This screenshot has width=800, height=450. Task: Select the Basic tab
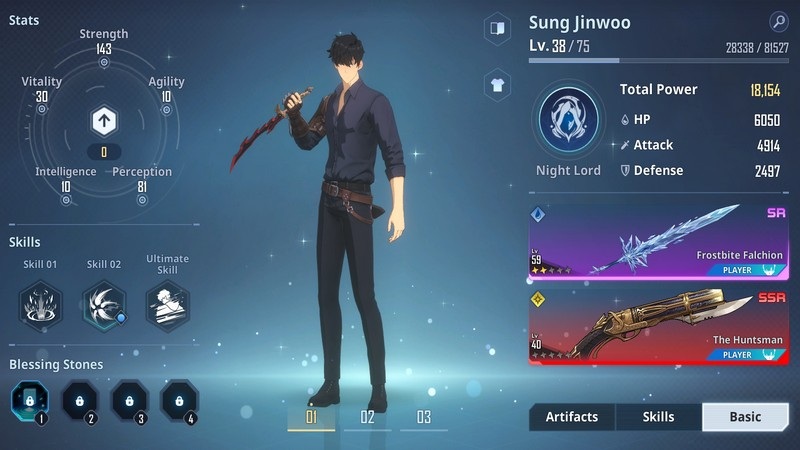coord(745,417)
